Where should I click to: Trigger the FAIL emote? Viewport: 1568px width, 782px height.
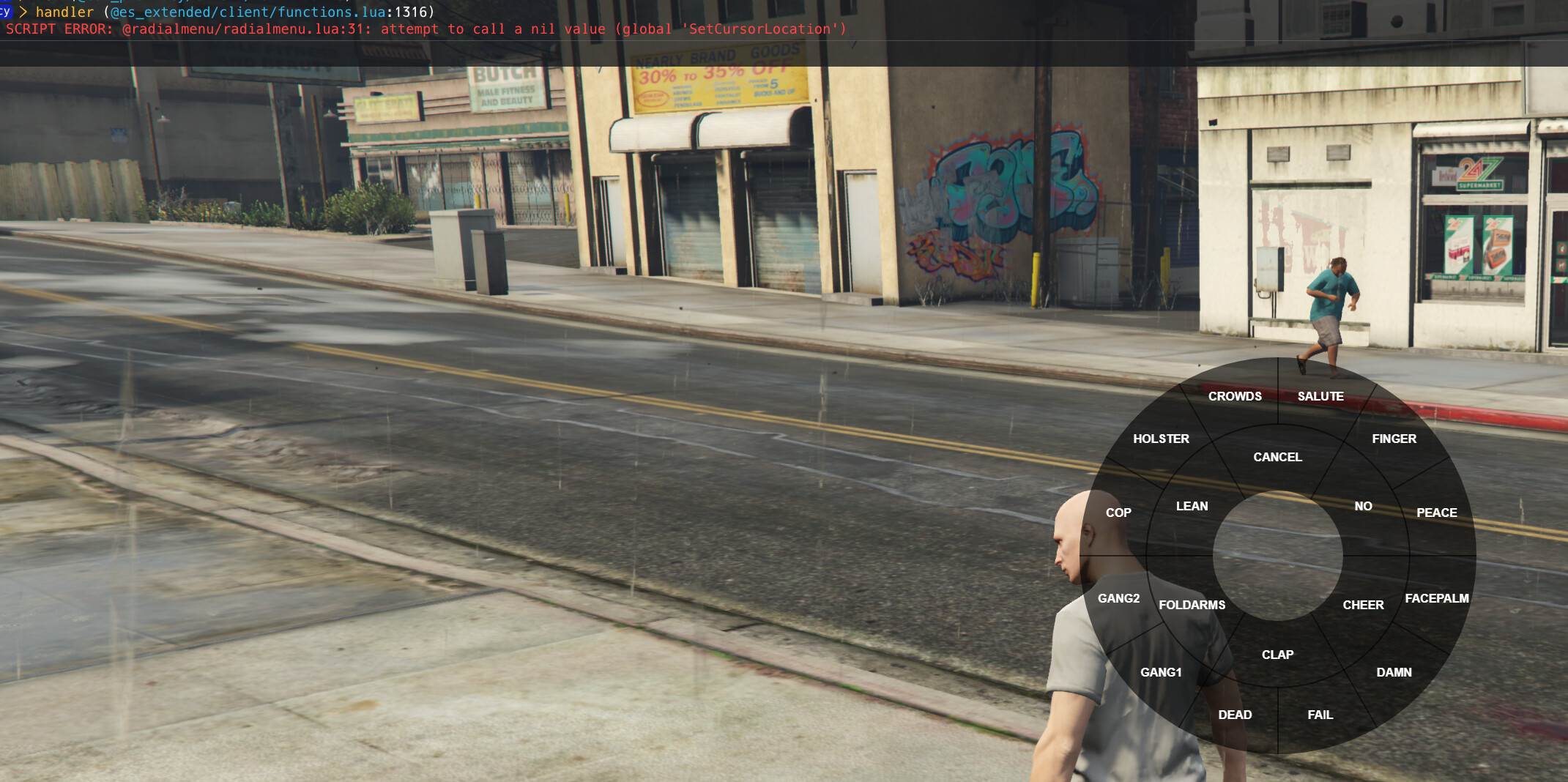coord(1319,715)
